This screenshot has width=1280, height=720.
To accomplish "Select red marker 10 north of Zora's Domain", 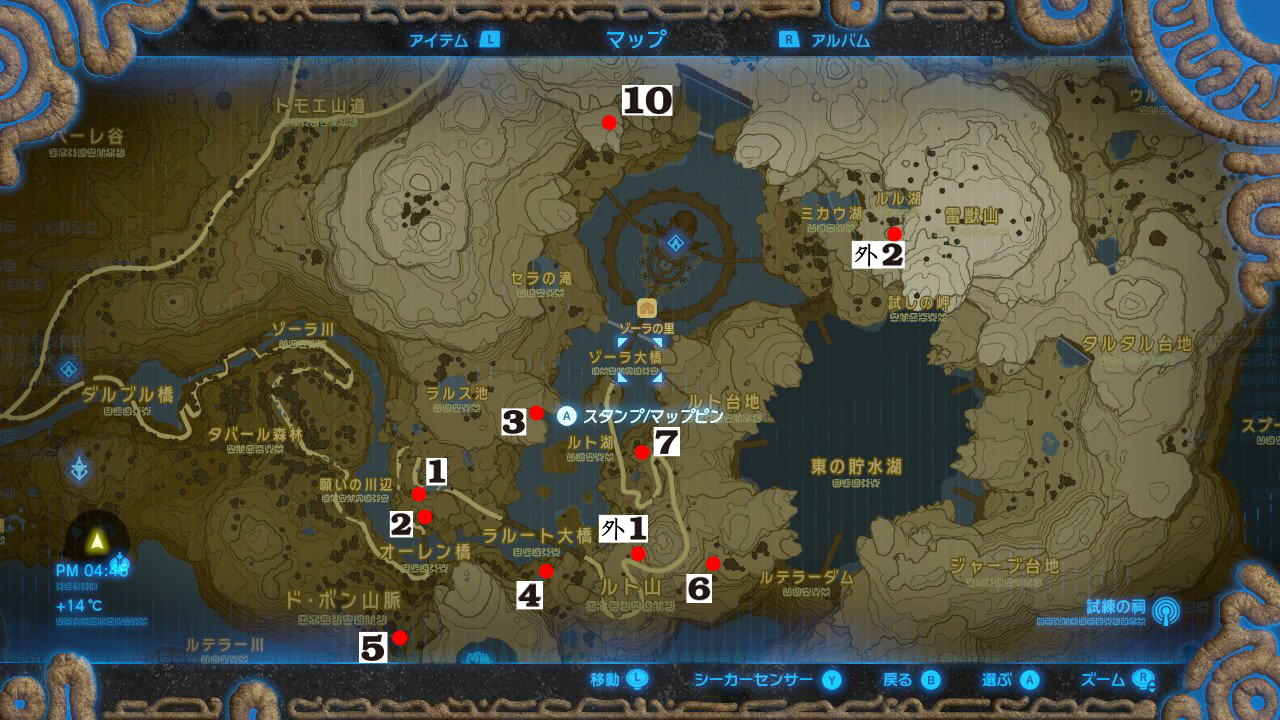I will [x=609, y=121].
